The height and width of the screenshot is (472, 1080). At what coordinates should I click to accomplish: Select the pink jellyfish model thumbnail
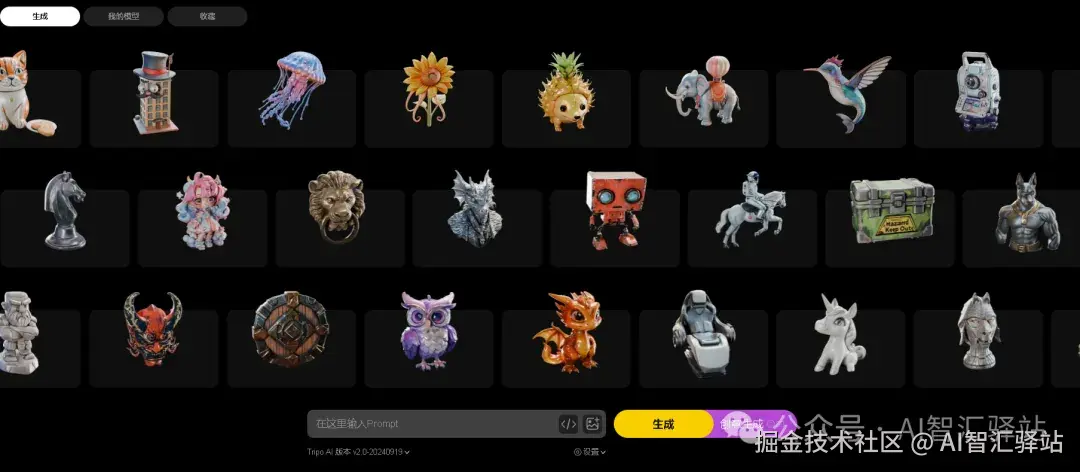click(292, 90)
